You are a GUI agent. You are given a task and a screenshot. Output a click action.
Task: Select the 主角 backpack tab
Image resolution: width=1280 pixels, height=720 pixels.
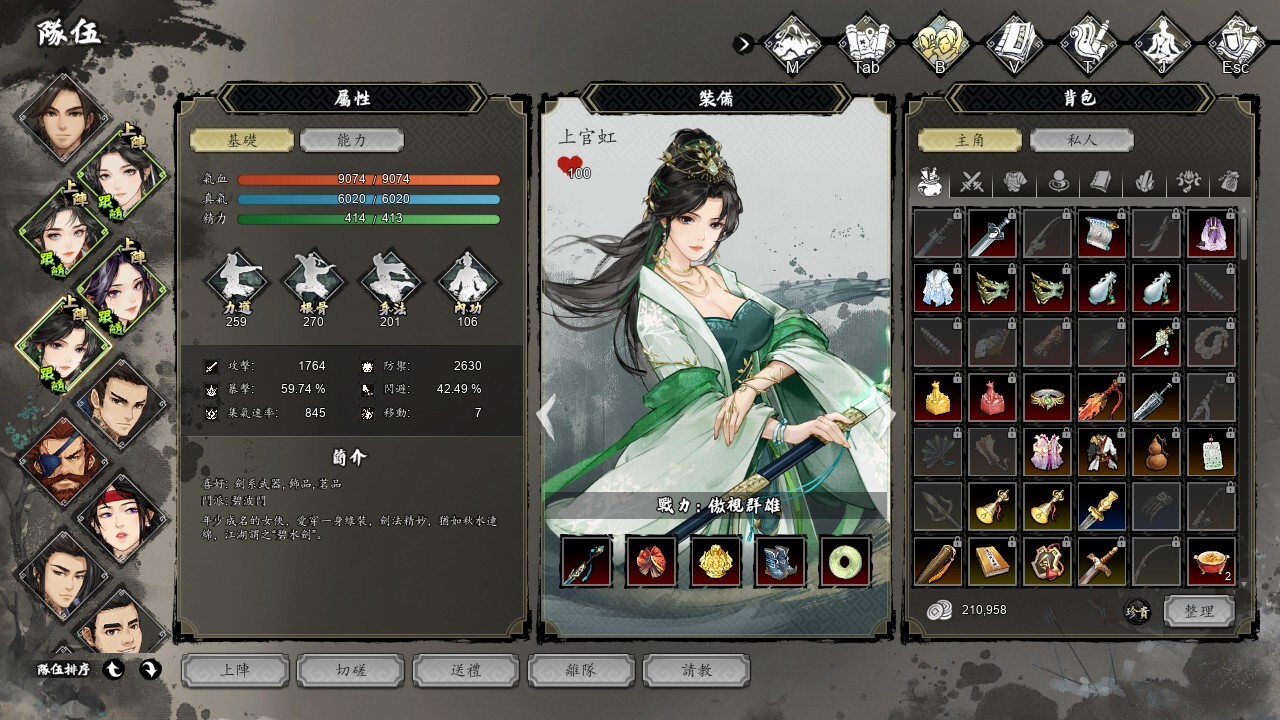(x=970, y=140)
